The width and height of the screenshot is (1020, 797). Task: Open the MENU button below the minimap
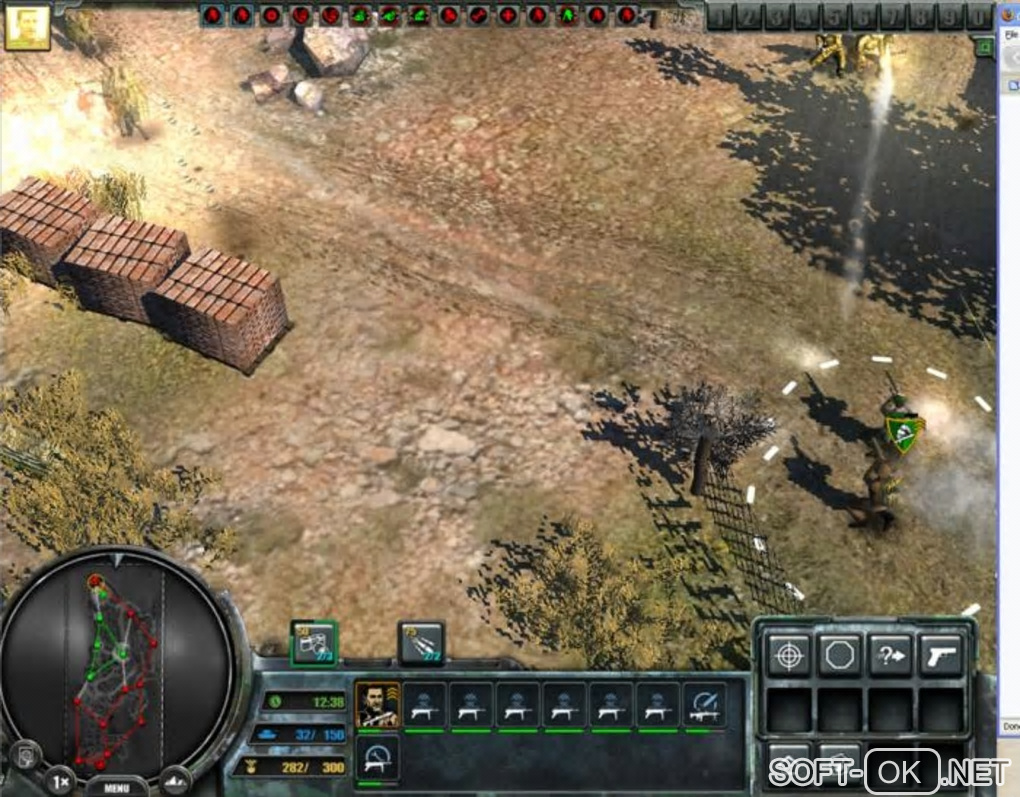[116, 786]
